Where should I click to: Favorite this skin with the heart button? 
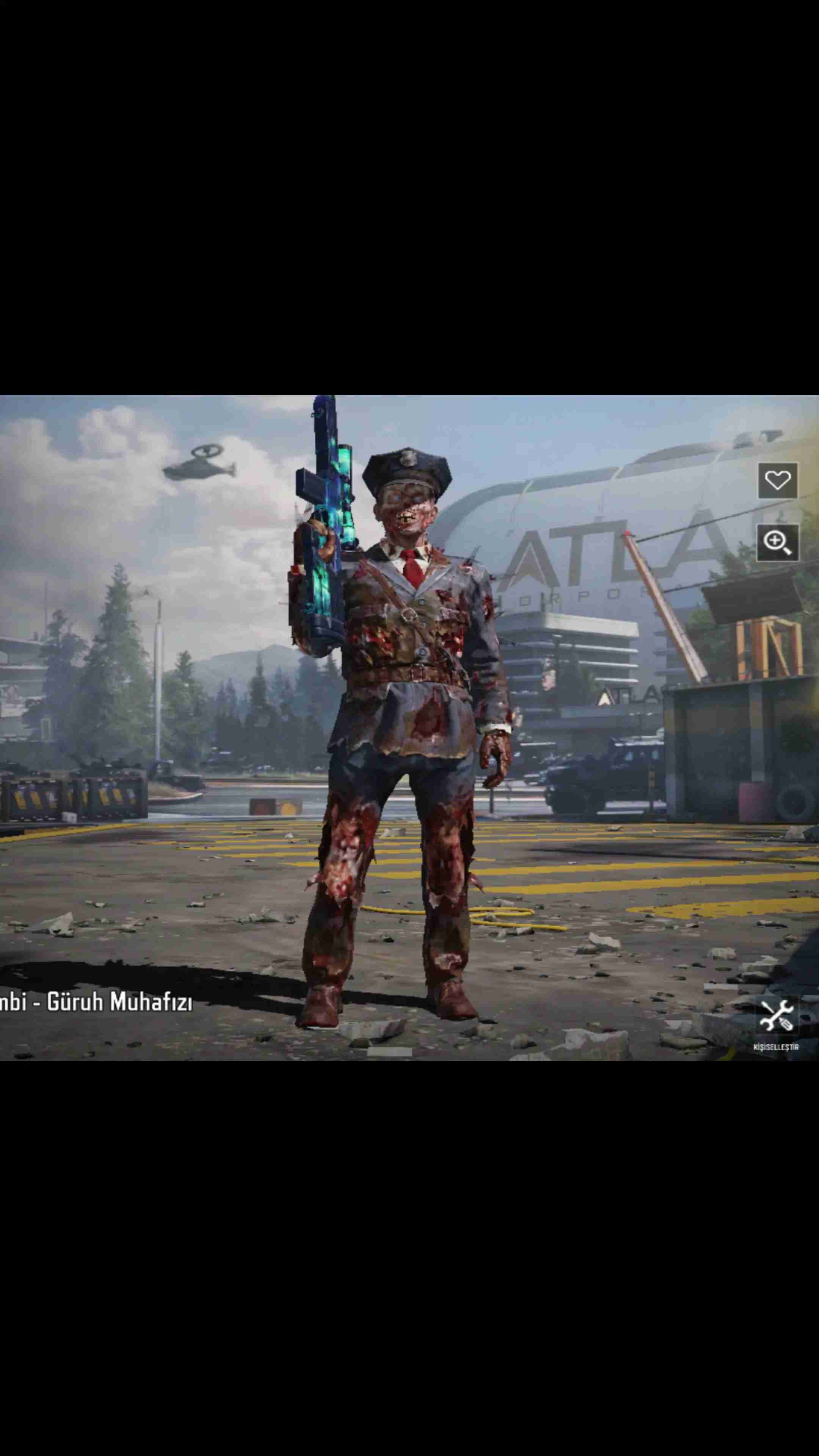pyautogui.click(x=777, y=481)
